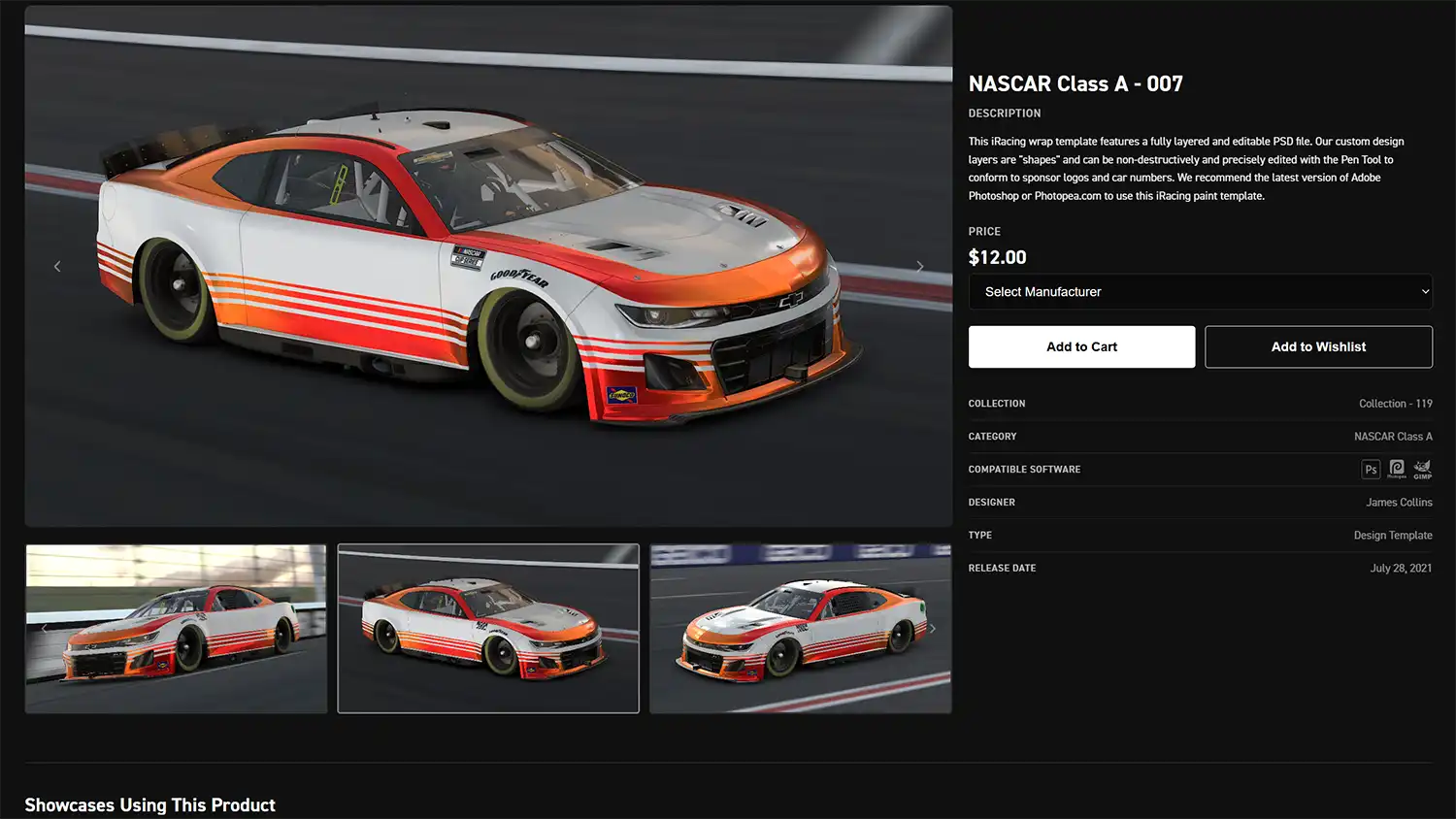The height and width of the screenshot is (819, 1456).
Task: View designer James Collins' profile
Action: tap(1399, 503)
